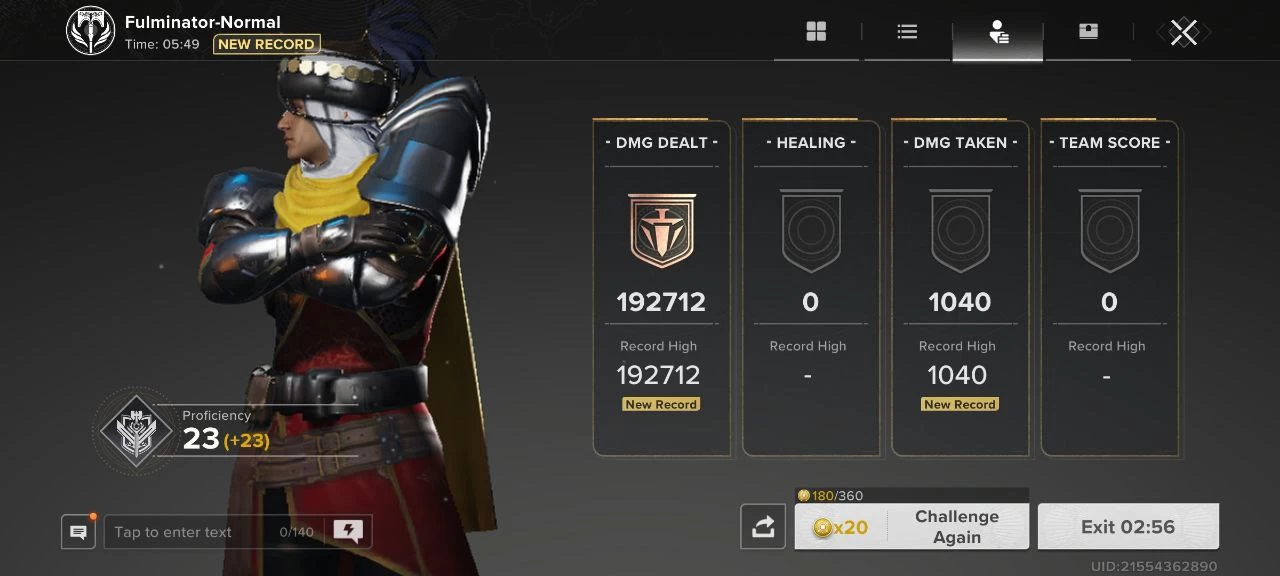
Task: Select the personal stats tab
Action: [x=998, y=33]
